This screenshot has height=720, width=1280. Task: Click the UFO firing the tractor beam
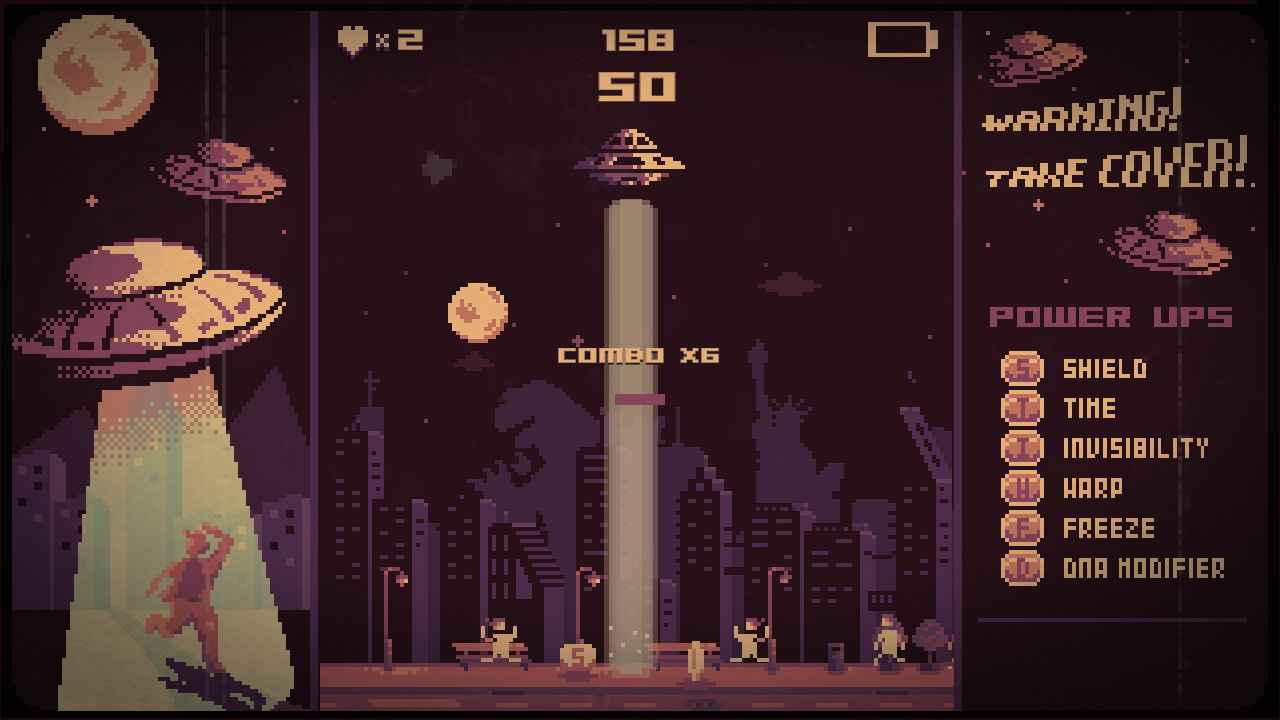click(x=628, y=155)
